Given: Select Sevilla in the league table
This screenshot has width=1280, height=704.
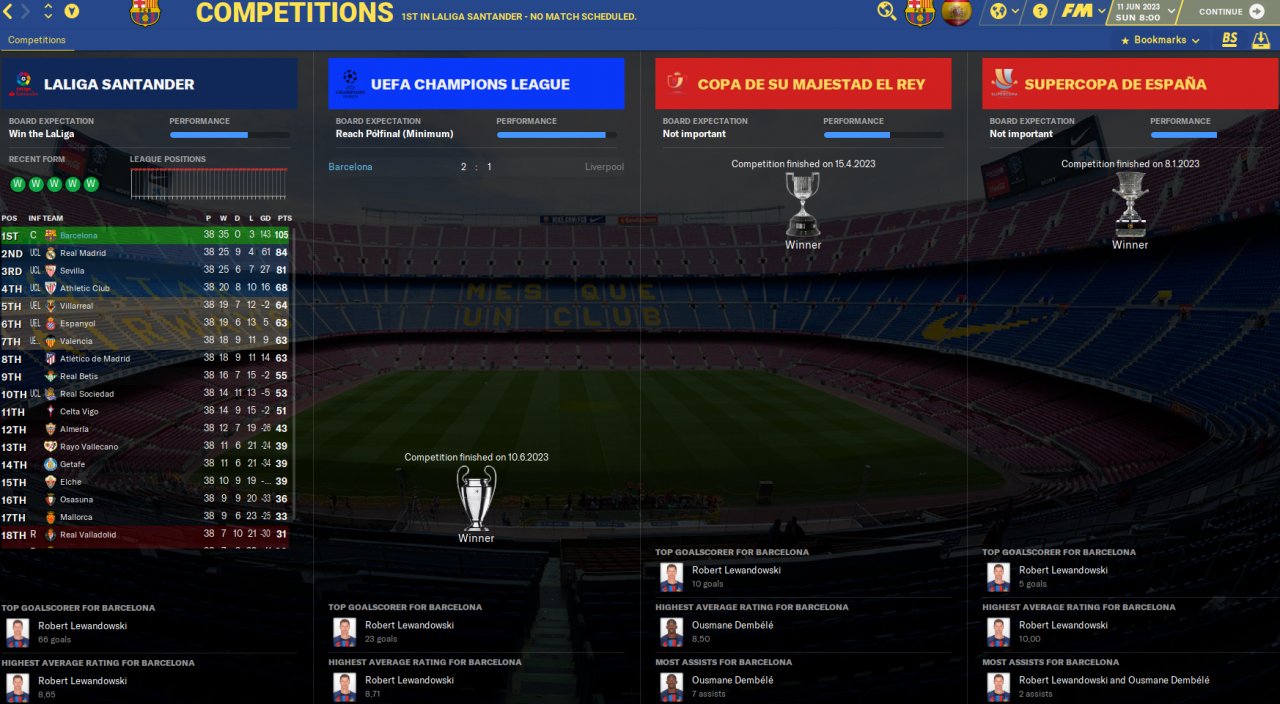Looking at the screenshot, I should point(74,271).
